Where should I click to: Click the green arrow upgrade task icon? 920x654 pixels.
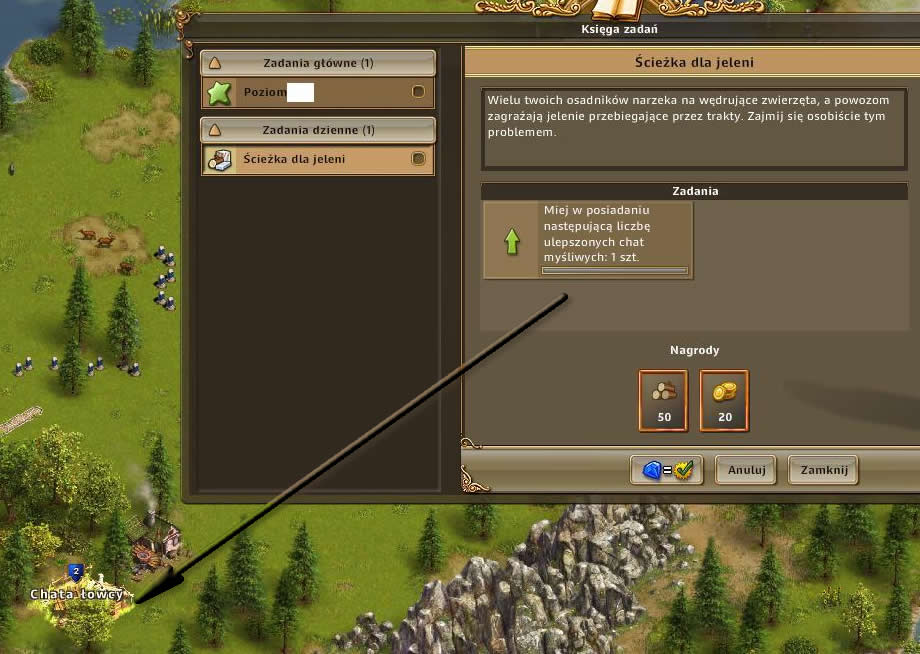coord(512,241)
